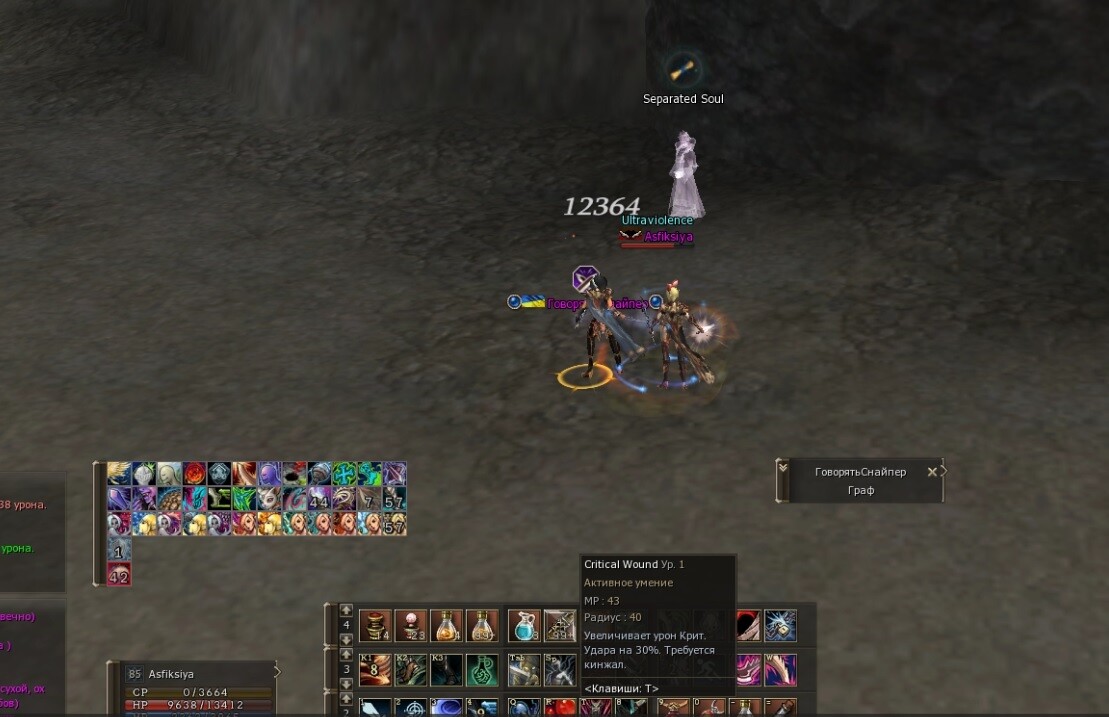The width and height of the screenshot is (1109, 717).
Task: Use the green swirl bottle item
Action: 480,669
